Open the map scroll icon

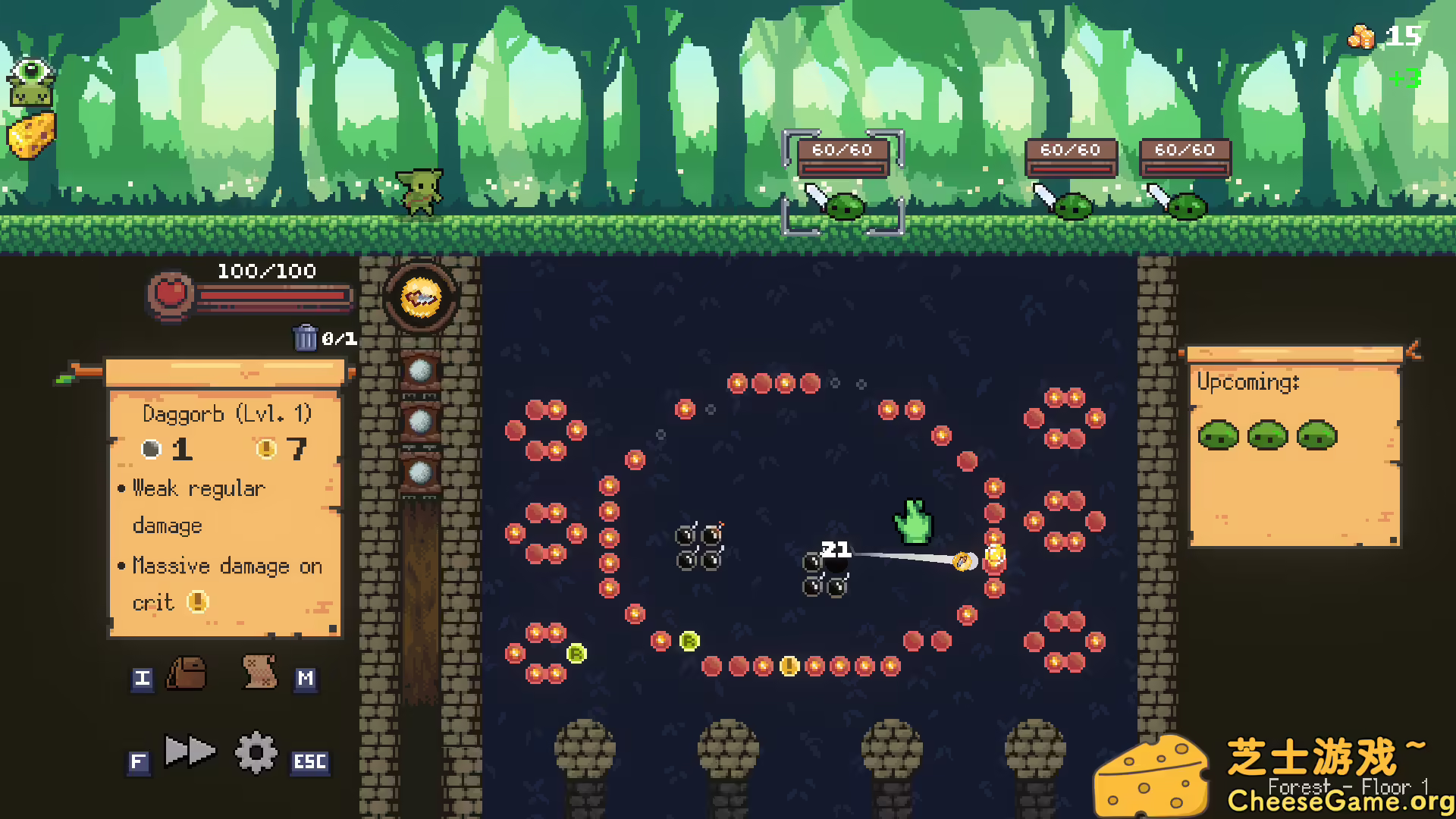[259, 672]
